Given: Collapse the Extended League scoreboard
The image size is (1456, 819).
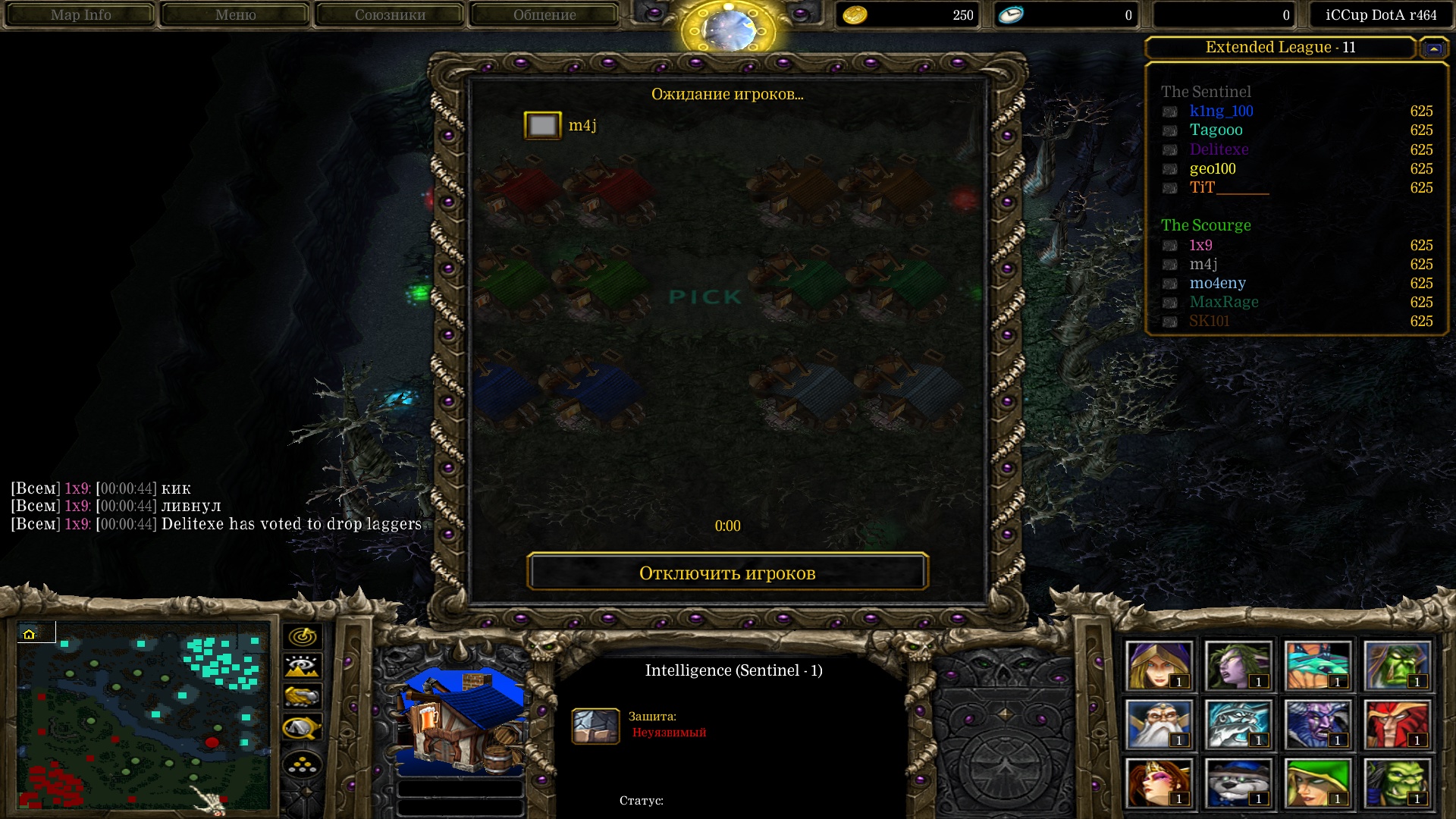Looking at the screenshot, I should coord(1433,49).
